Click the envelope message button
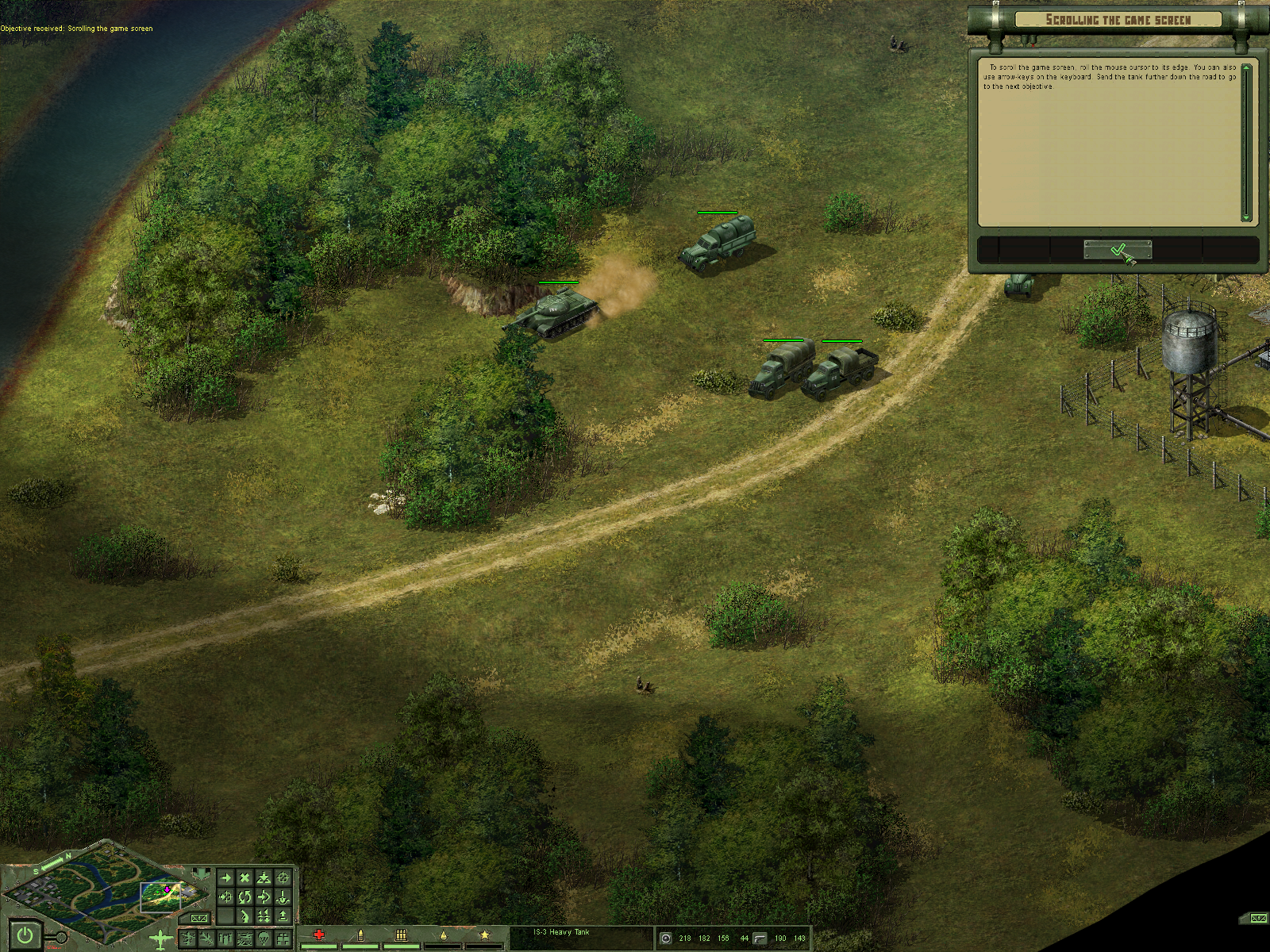 coord(198,919)
